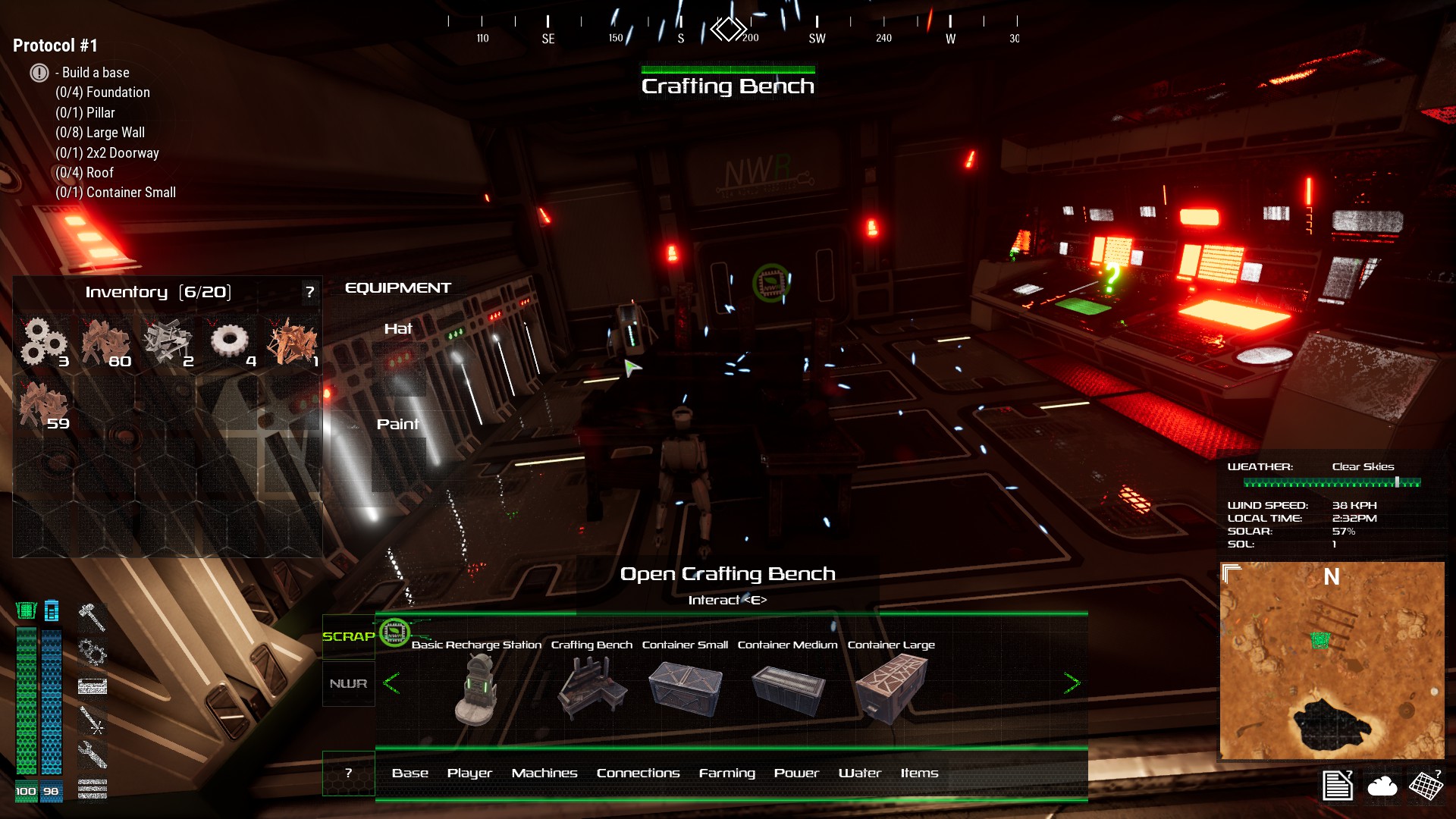1456x819 pixels.
Task: Open the Water build category
Action: (x=859, y=773)
